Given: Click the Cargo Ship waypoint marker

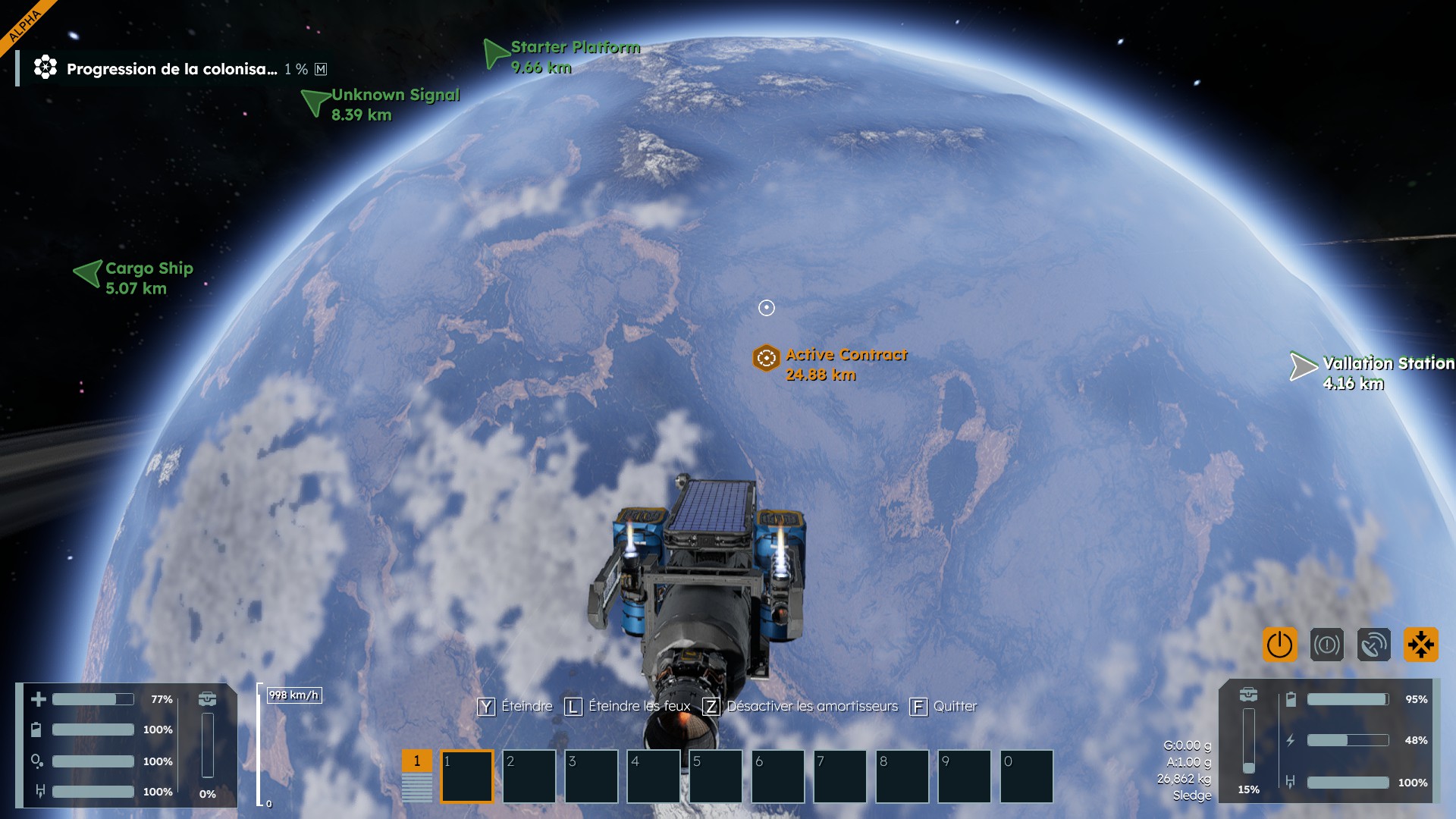Looking at the screenshot, I should point(89,273).
